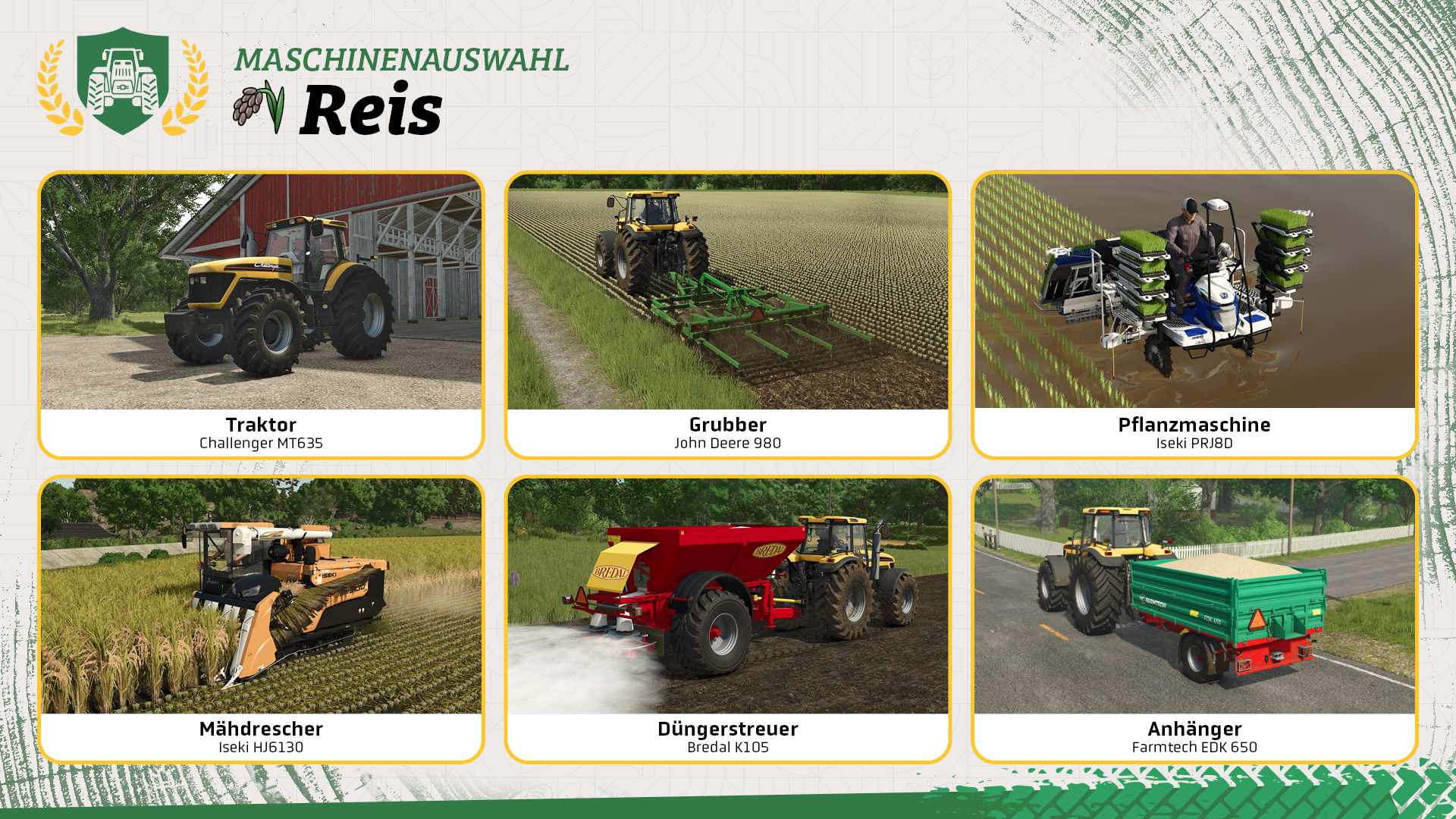This screenshot has height=819, width=1456.
Task: Open the Mähdrescher Iseki HJ6130 card
Action: pos(261,619)
